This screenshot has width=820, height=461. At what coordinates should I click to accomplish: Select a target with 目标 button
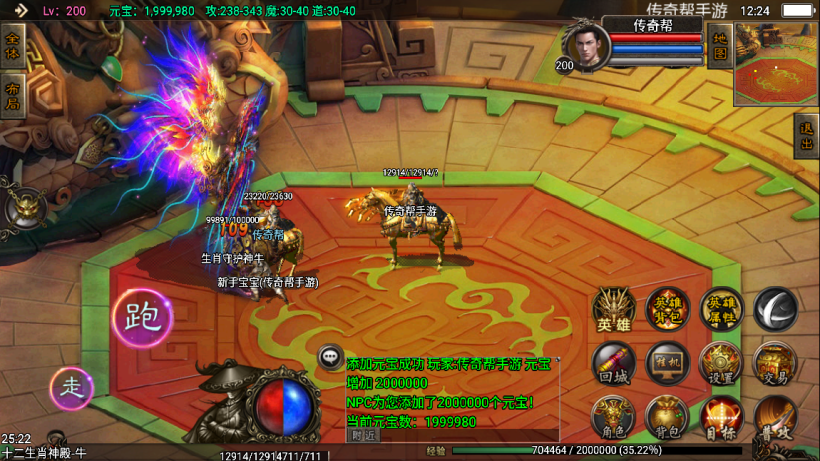pos(720,417)
